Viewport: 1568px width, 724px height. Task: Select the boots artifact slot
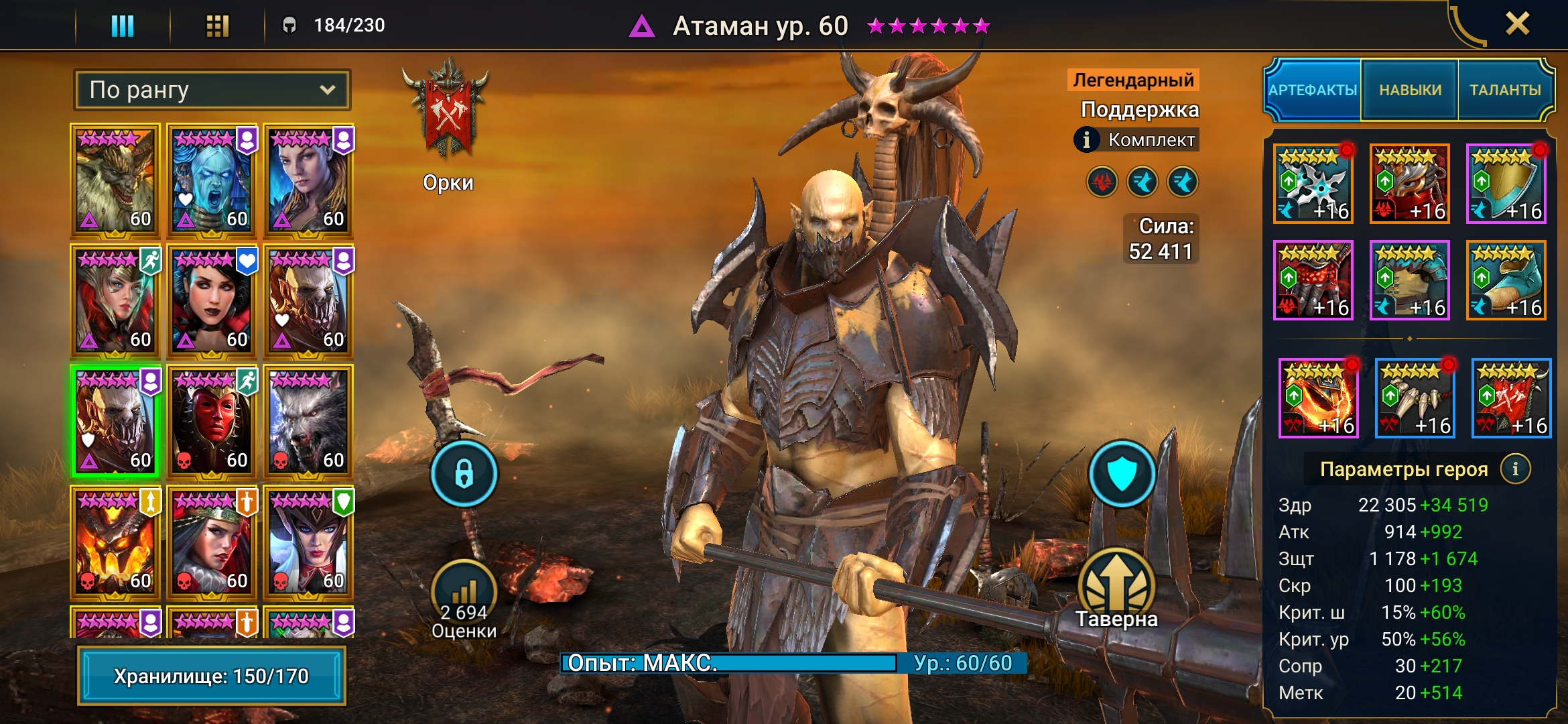[x=1506, y=280]
